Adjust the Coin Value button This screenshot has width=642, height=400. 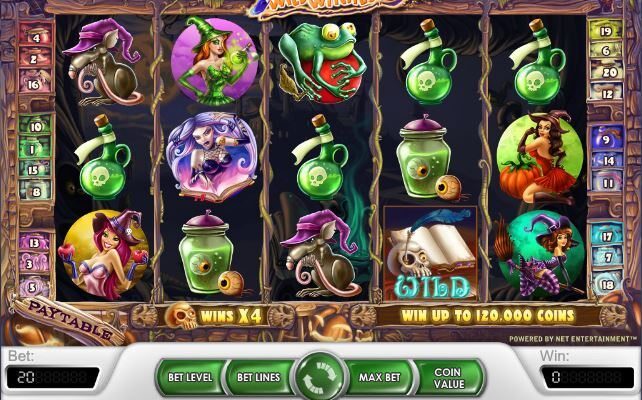(x=447, y=378)
